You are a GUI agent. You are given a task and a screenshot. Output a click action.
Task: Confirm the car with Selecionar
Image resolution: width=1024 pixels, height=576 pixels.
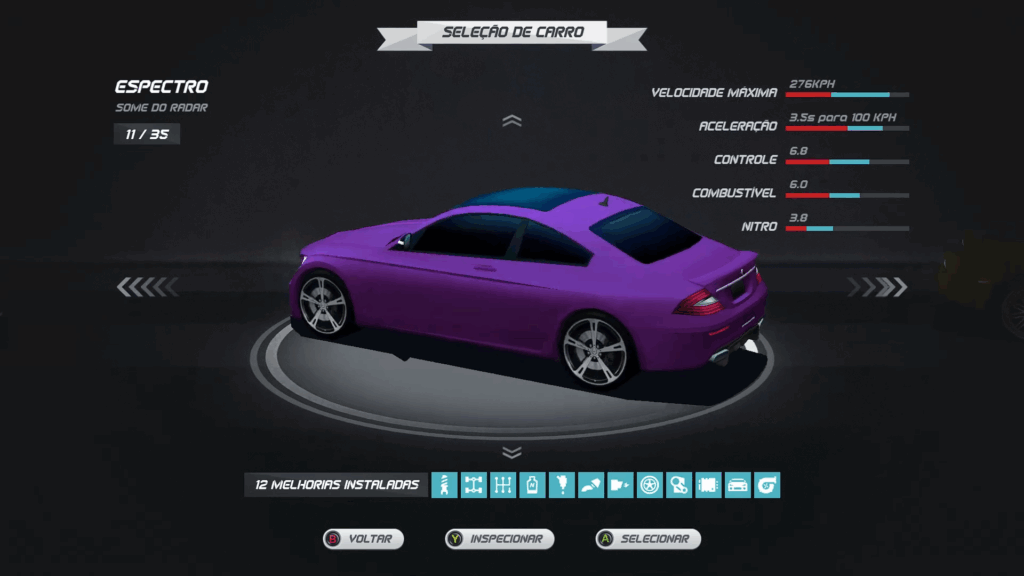647,539
